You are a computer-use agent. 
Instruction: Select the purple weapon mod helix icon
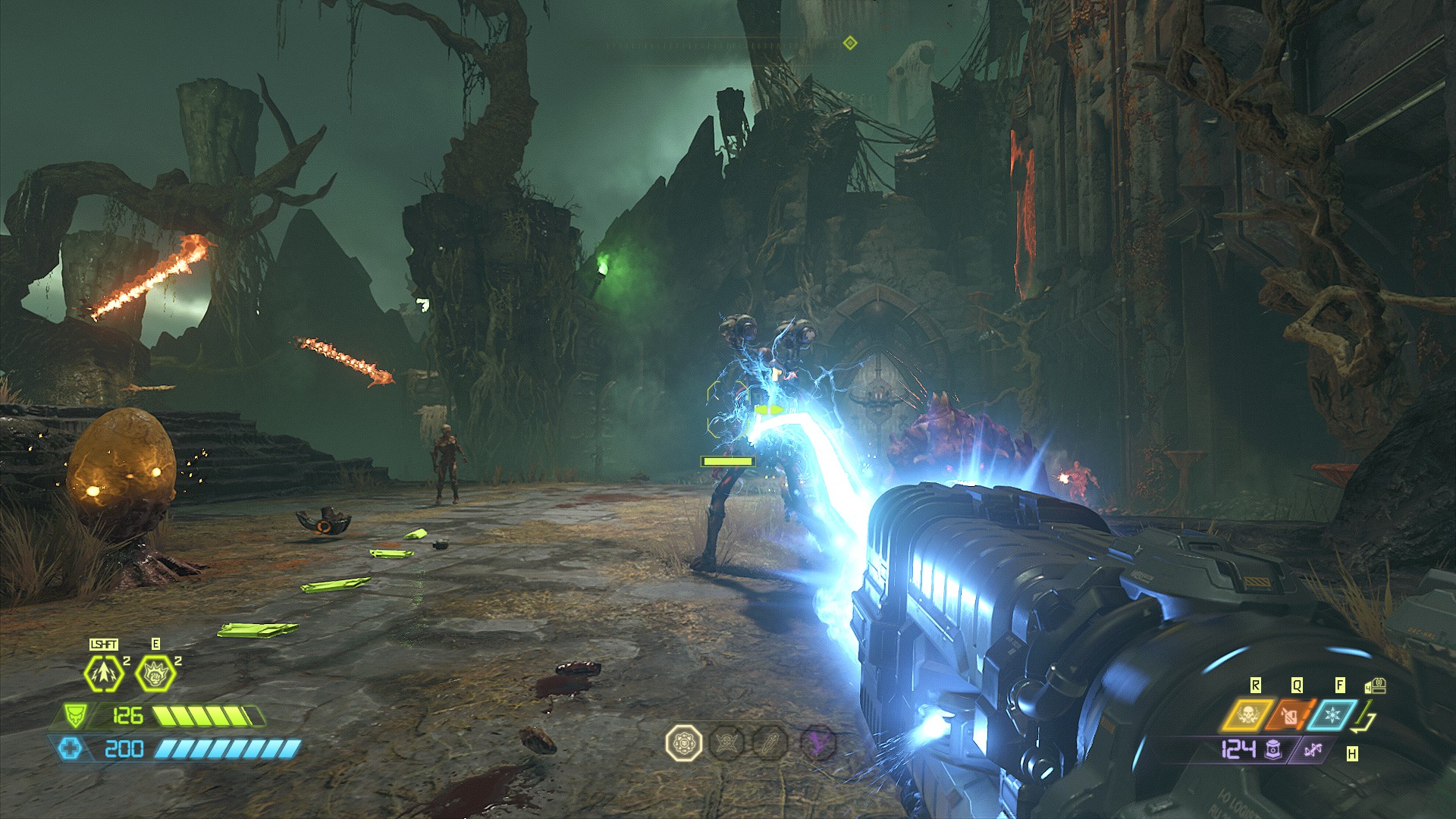pos(1313,750)
